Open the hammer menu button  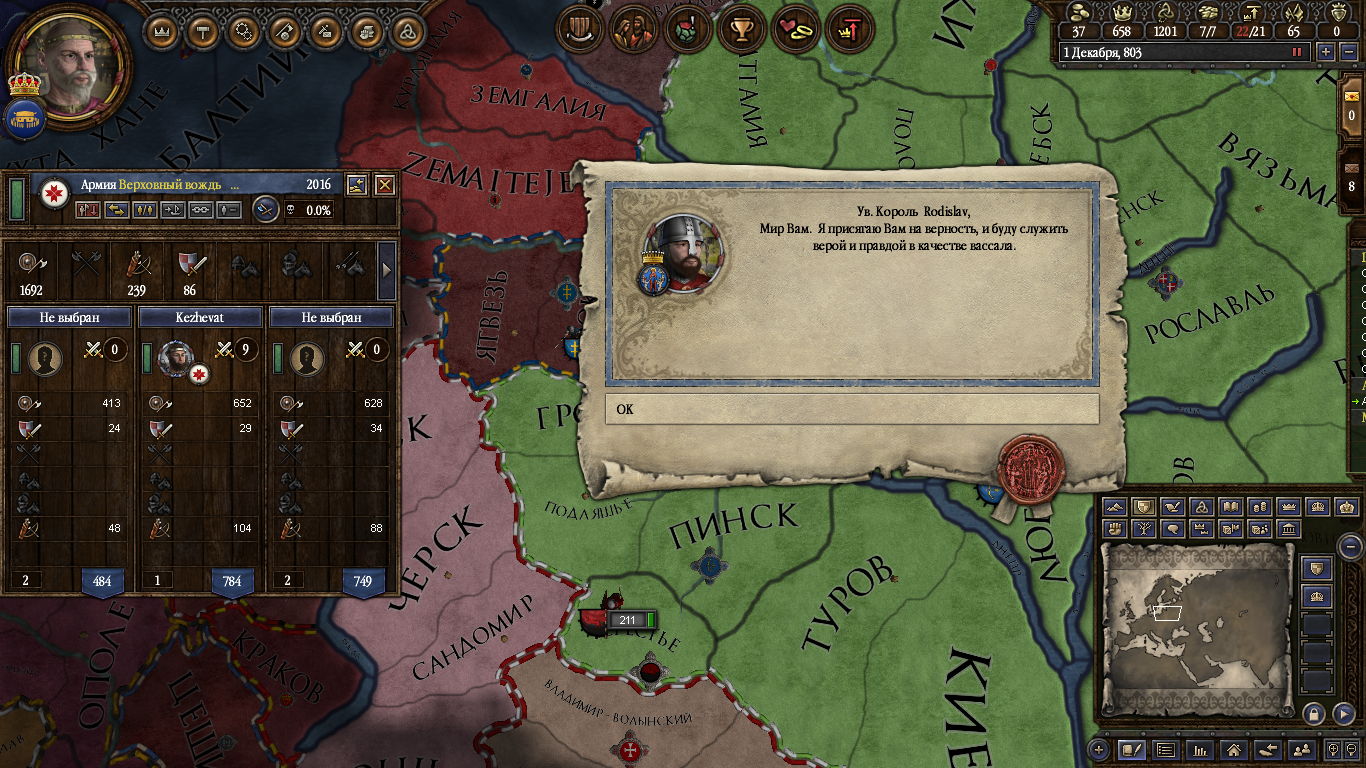click(203, 32)
